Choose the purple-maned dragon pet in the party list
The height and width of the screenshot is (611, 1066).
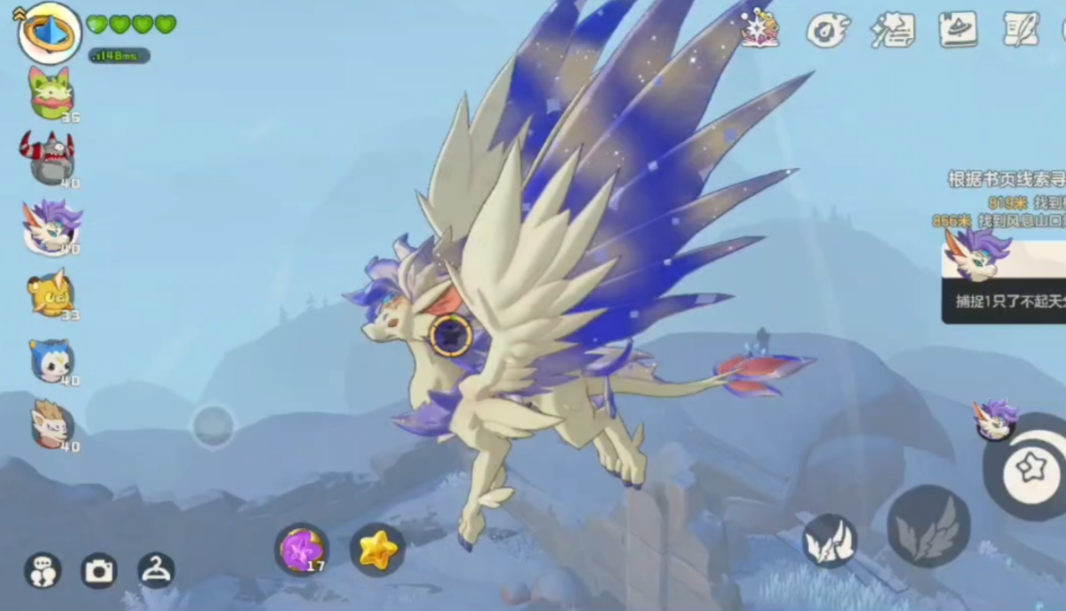click(51, 226)
